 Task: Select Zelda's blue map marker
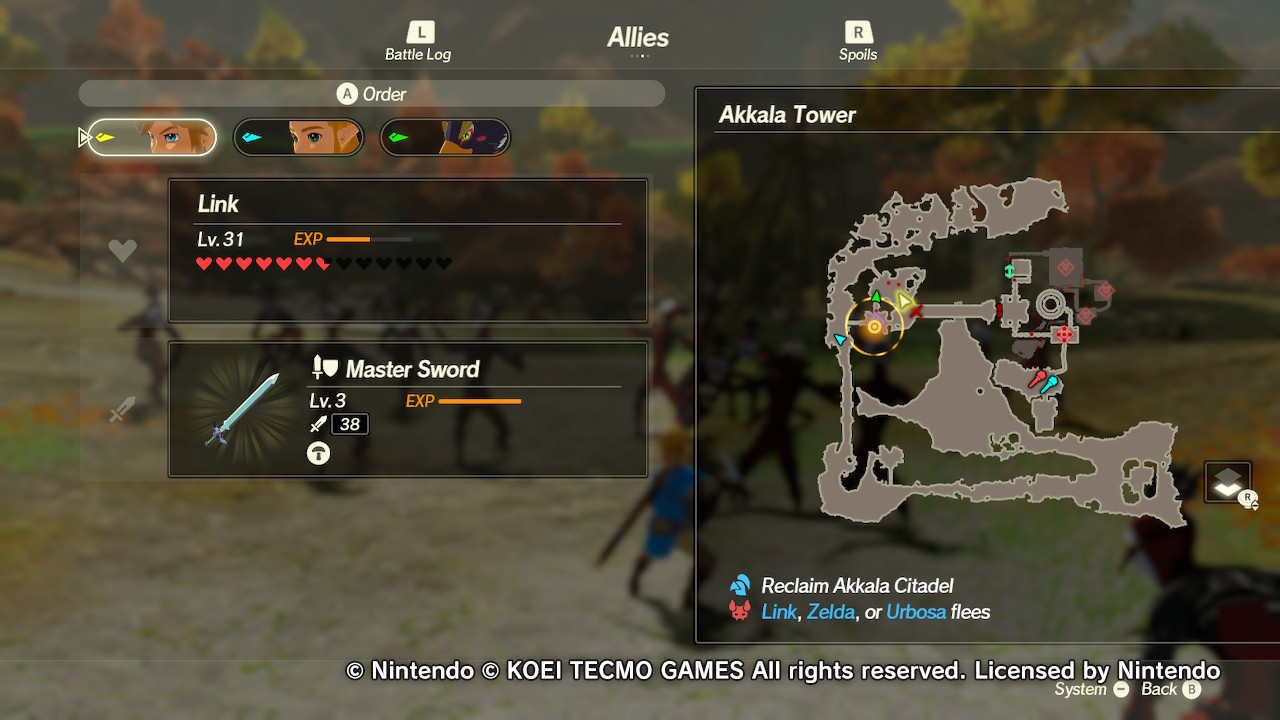click(x=840, y=340)
